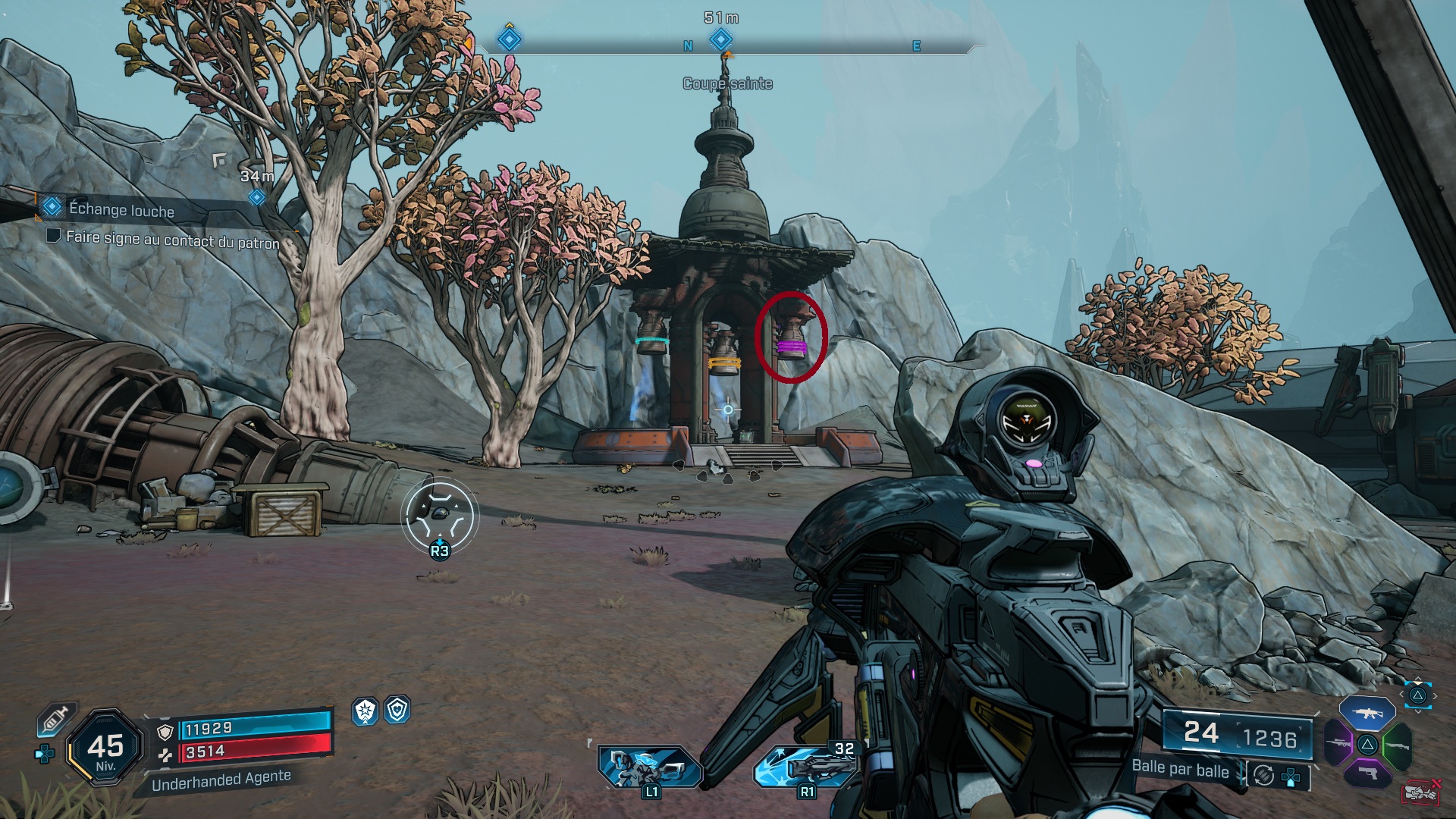The height and width of the screenshot is (819, 1456).
Task: Toggle the Balle par balle fire mode
Action: [x=1180, y=769]
